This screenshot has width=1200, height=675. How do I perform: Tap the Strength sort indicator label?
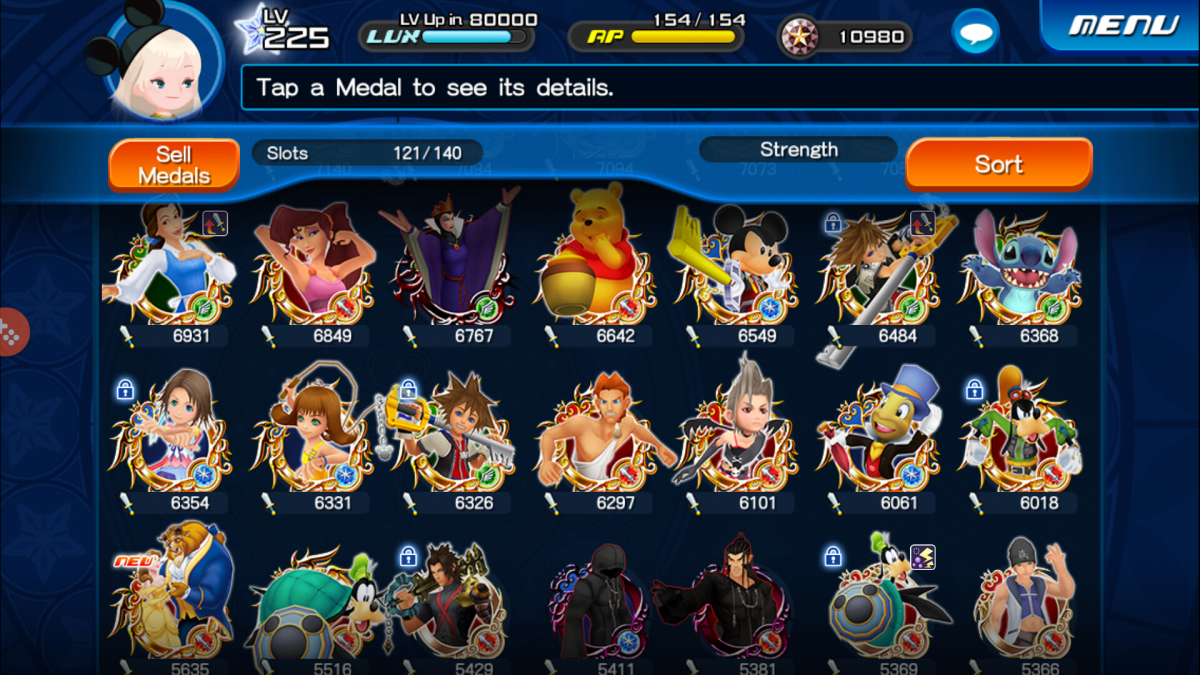point(798,150)
